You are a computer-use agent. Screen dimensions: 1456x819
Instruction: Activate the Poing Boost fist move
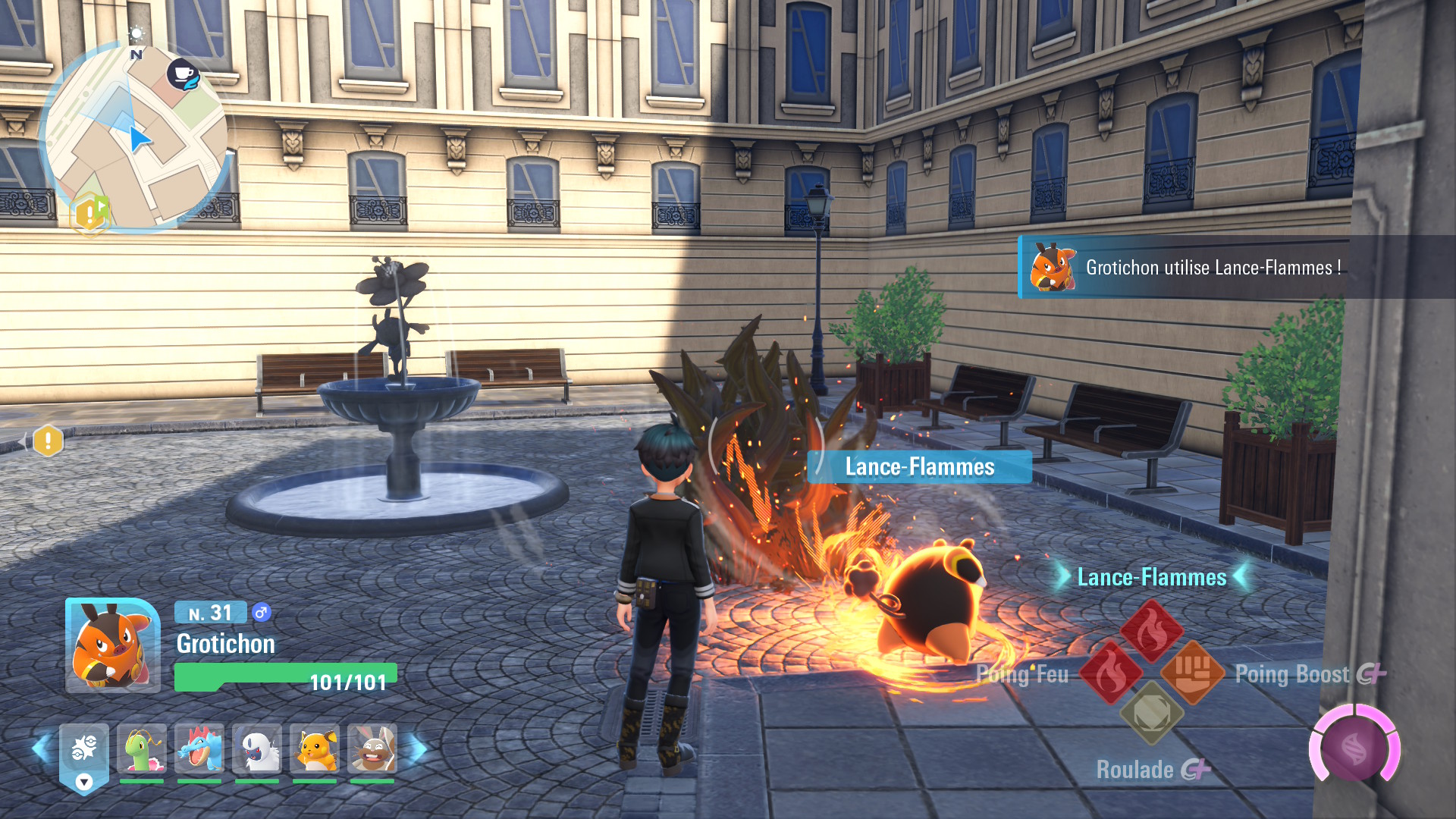click(1192, 673)
